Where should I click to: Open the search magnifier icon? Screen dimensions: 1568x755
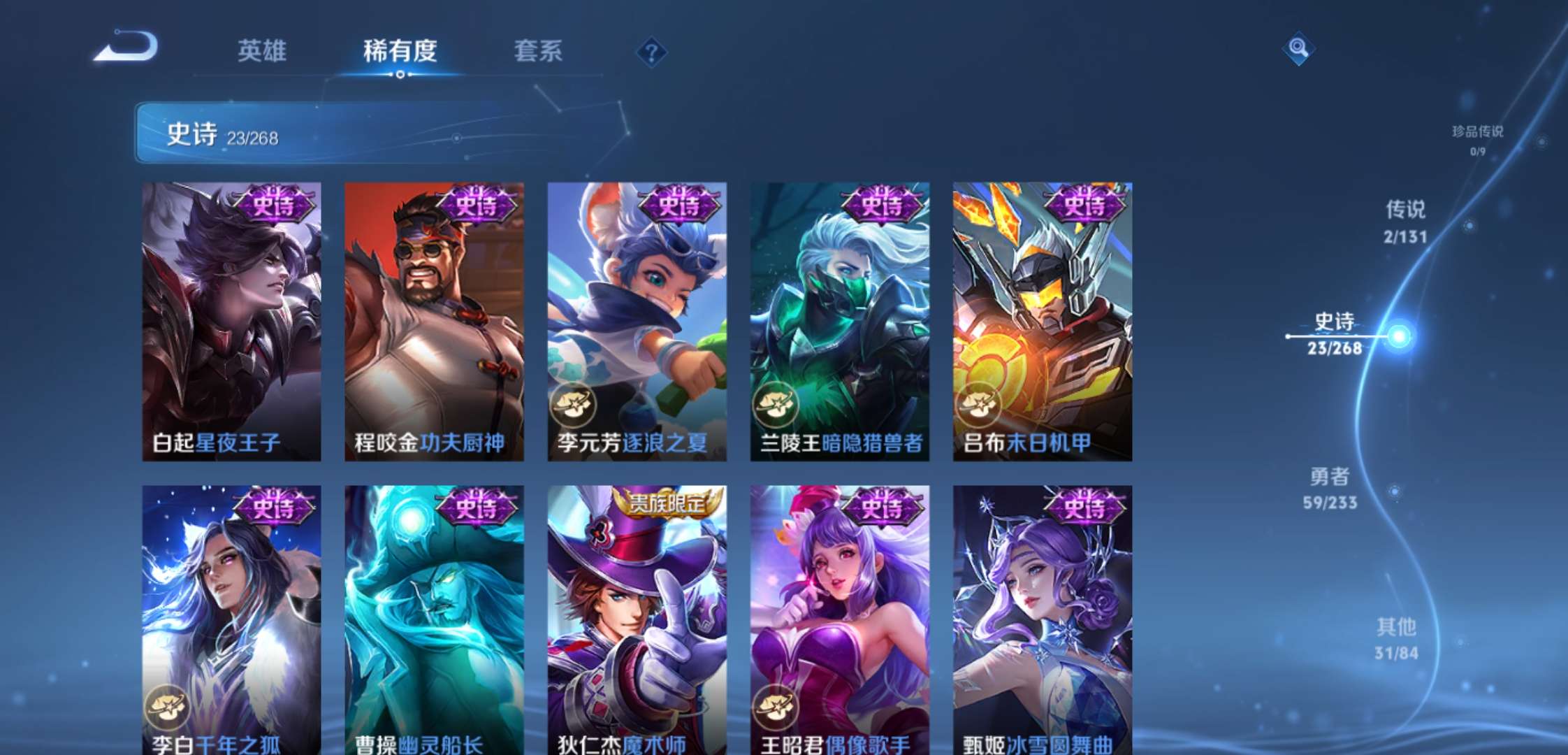(x=1298, y=49)
